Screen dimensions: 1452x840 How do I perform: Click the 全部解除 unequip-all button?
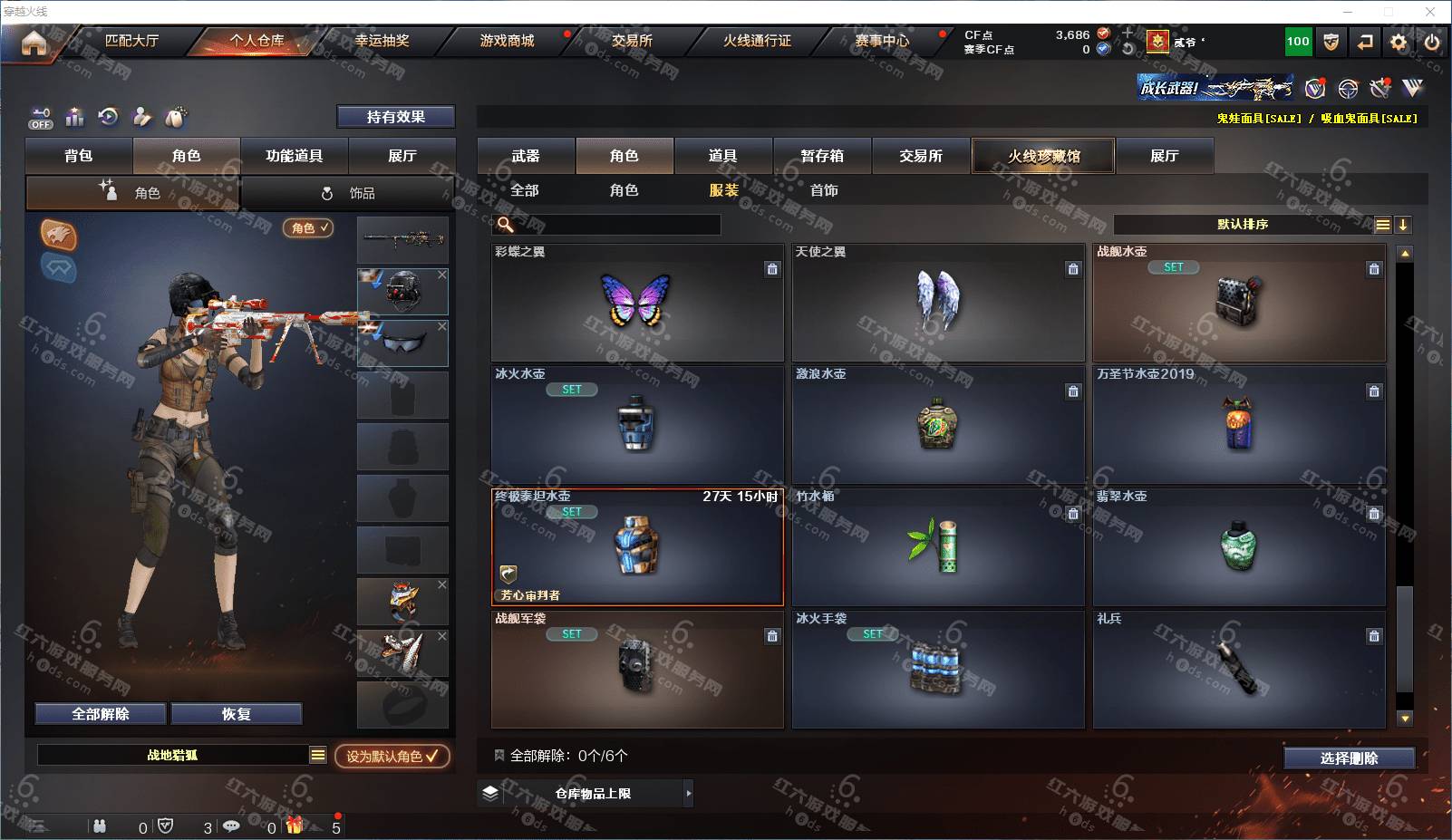pyautogui.click(x=101, y=714)
